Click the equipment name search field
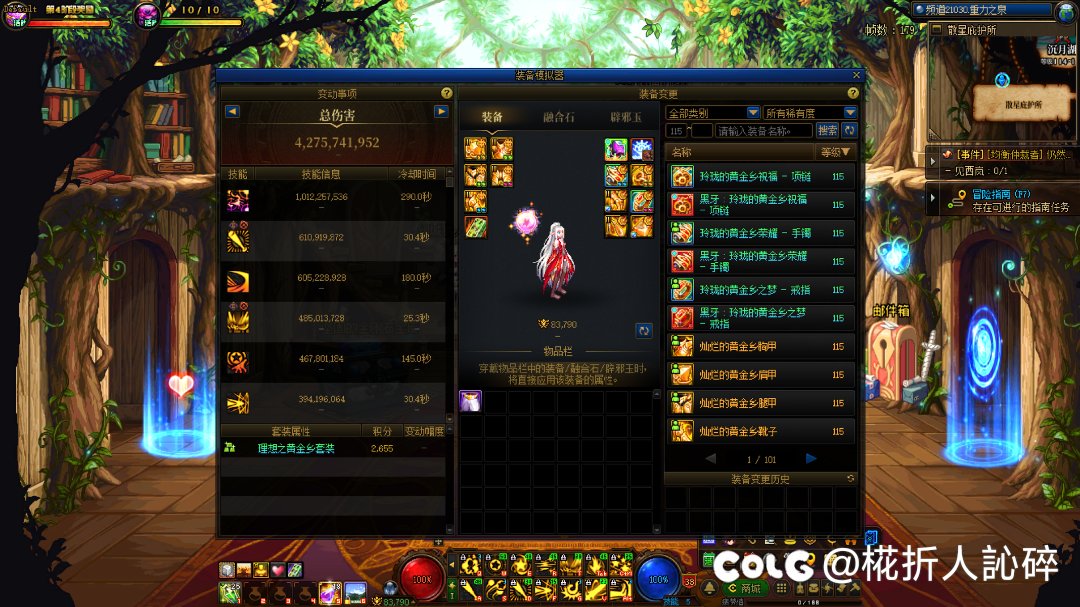This screenshot has height=607, width=1080. pos(764,130)
